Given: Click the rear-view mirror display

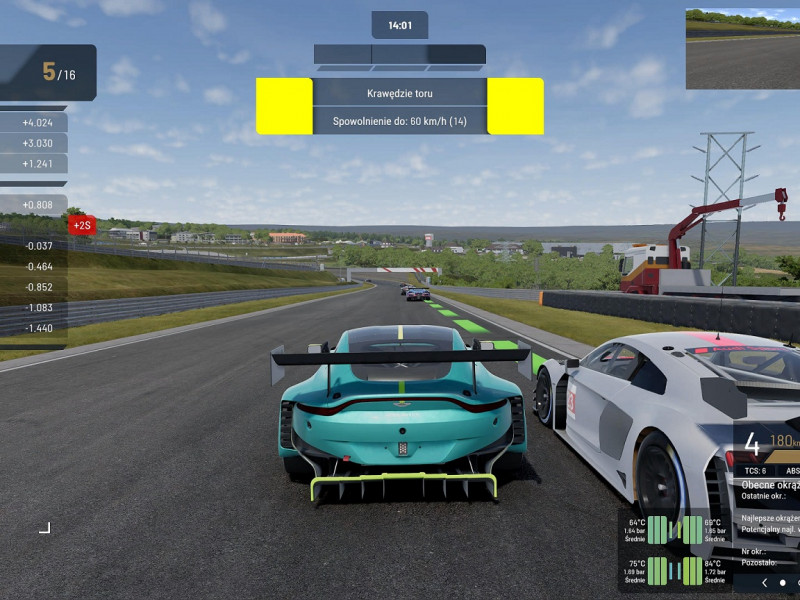Looking at the screenshot, I should click(x=742, y=49).
